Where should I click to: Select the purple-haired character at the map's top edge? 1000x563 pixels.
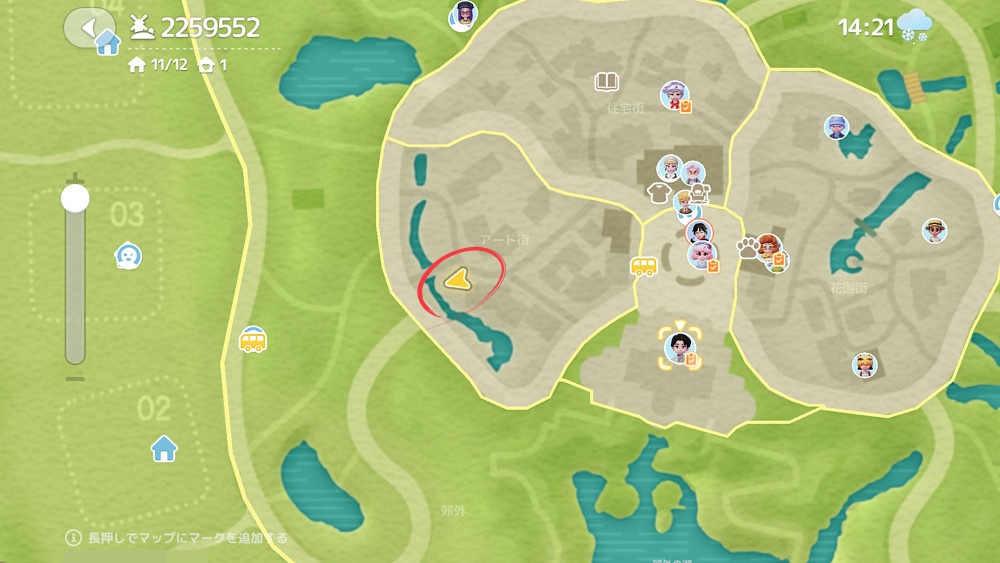coord(462,15)
